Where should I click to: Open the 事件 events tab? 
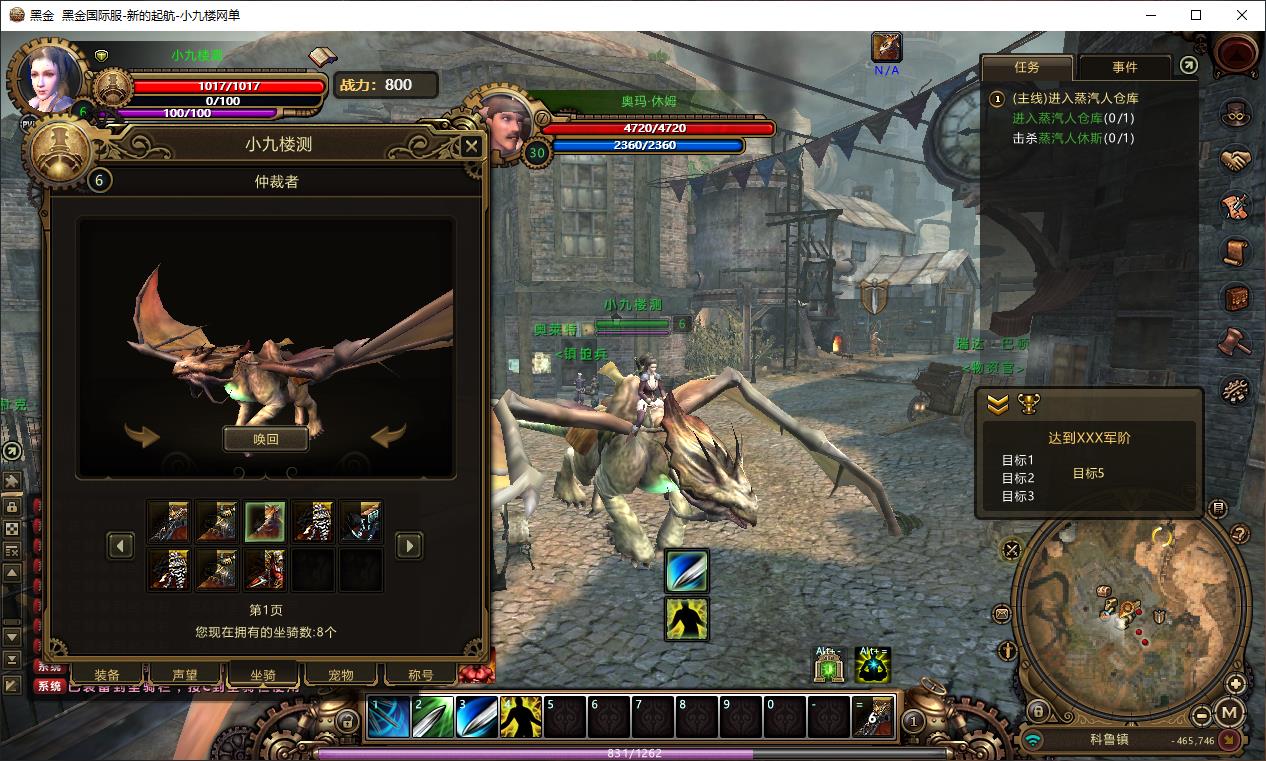click(x=1125, y=67)
